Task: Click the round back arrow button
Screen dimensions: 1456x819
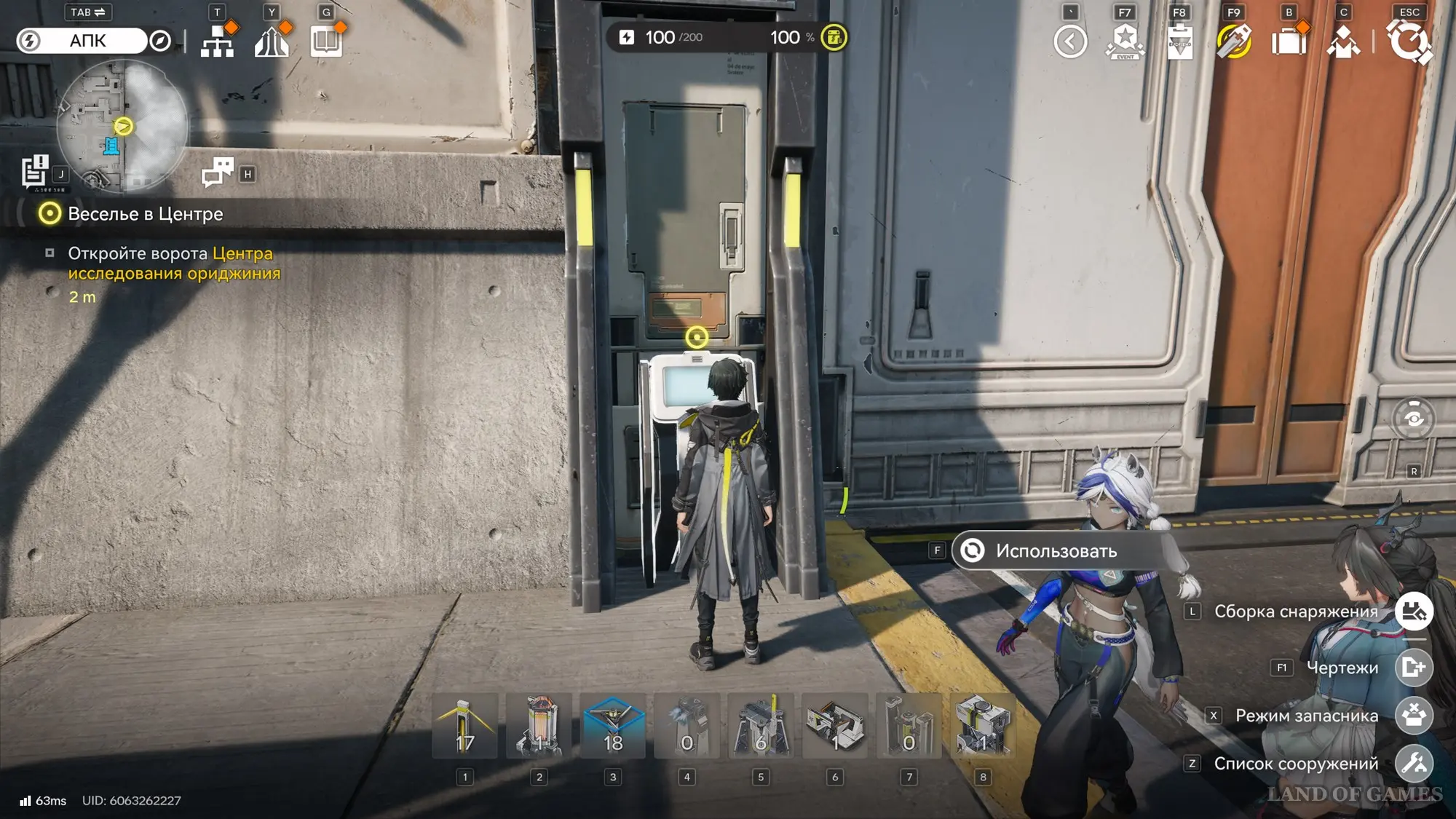Action: point(1070,41)
